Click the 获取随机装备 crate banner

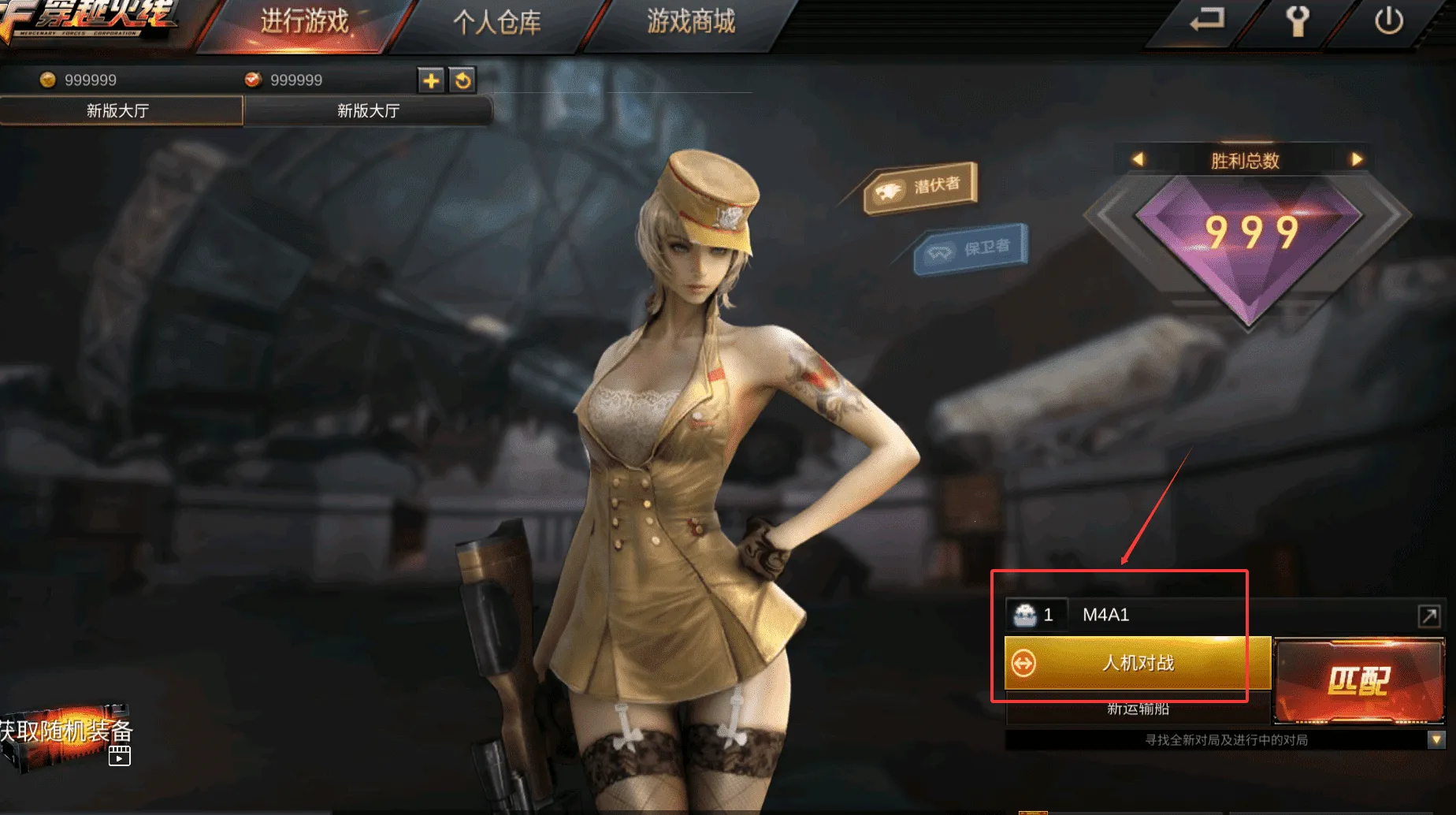67,734
